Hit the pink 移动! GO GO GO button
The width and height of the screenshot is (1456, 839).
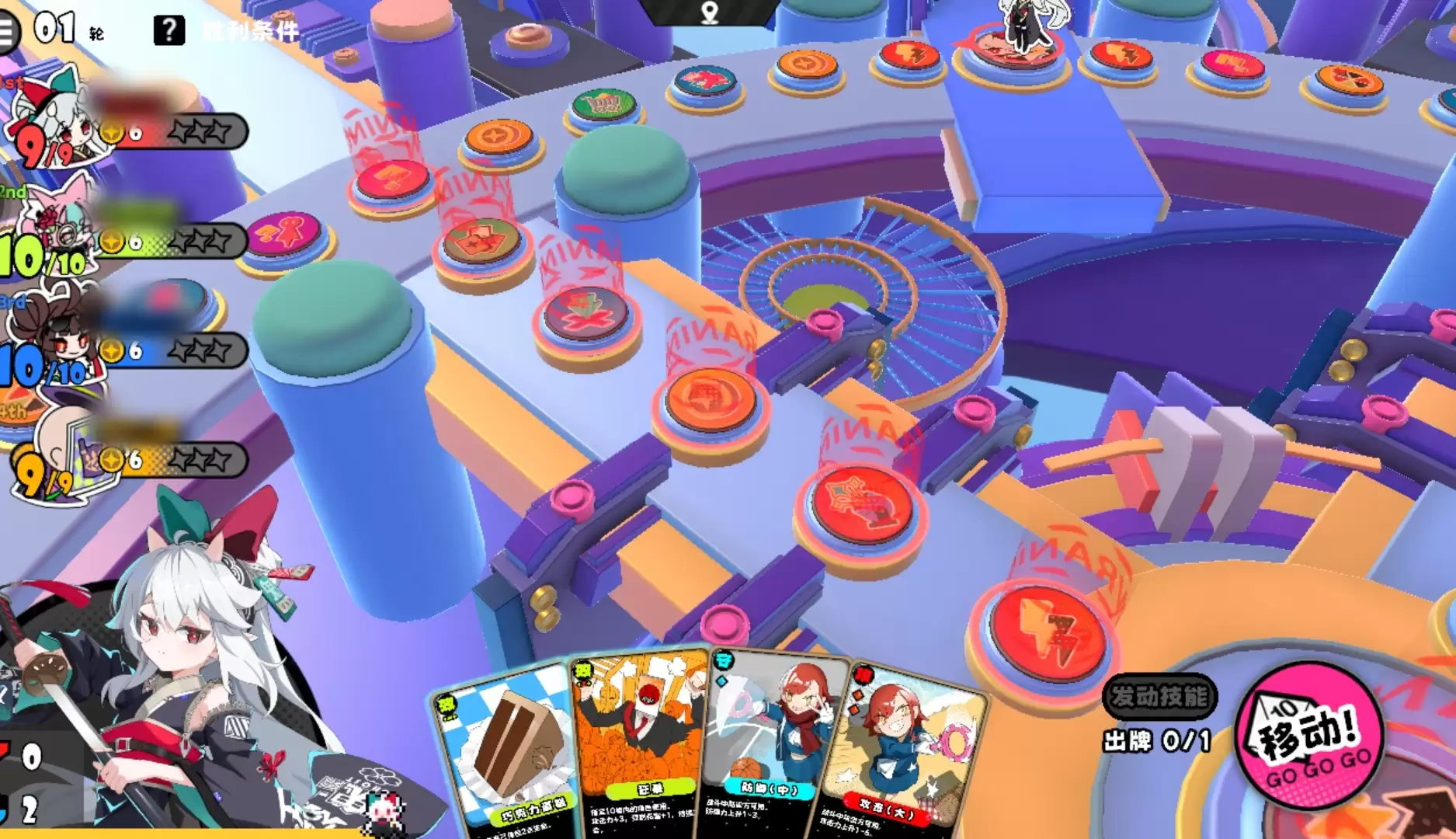click(1309, 736)
